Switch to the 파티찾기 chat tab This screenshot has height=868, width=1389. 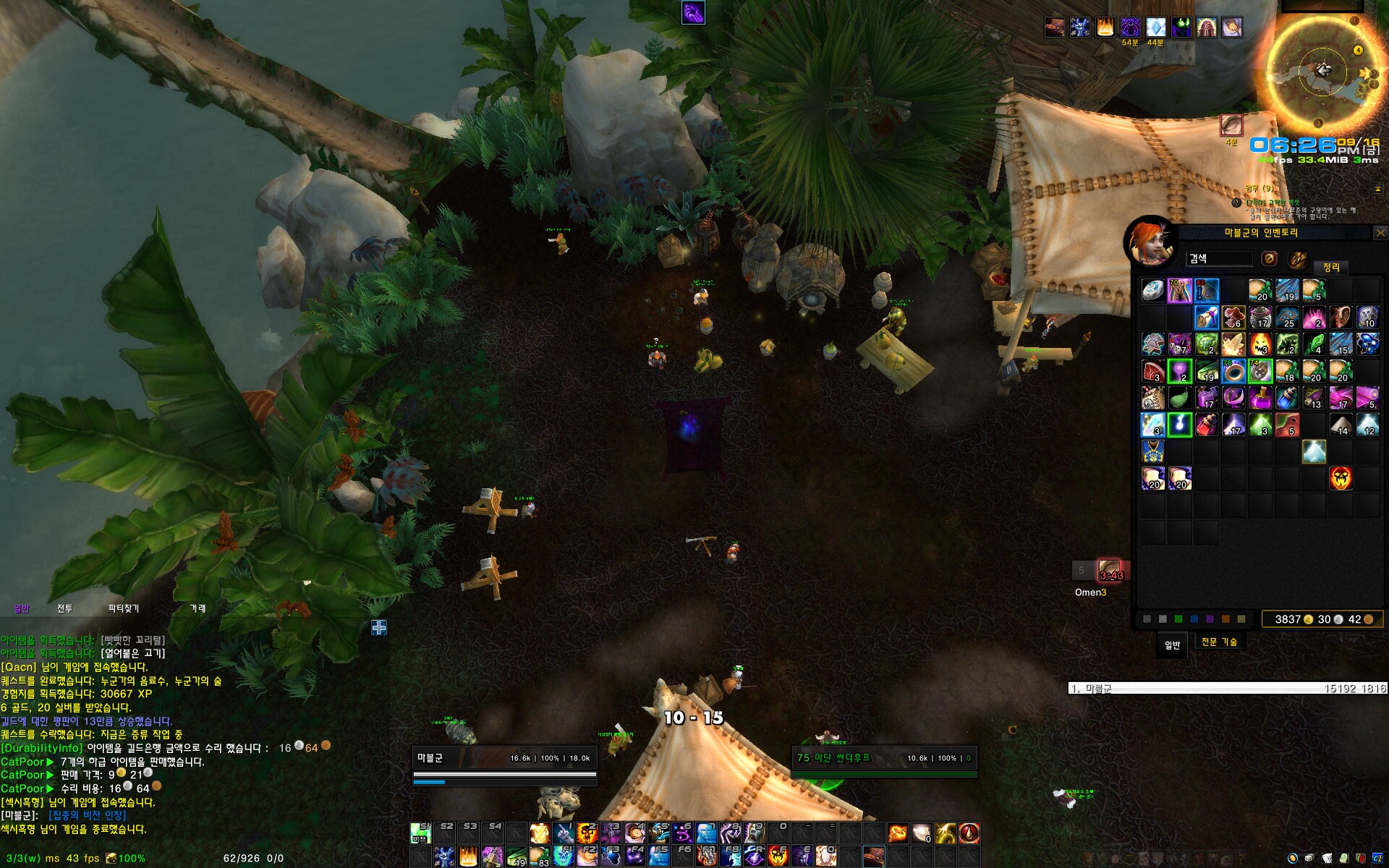tap(124, 609)
